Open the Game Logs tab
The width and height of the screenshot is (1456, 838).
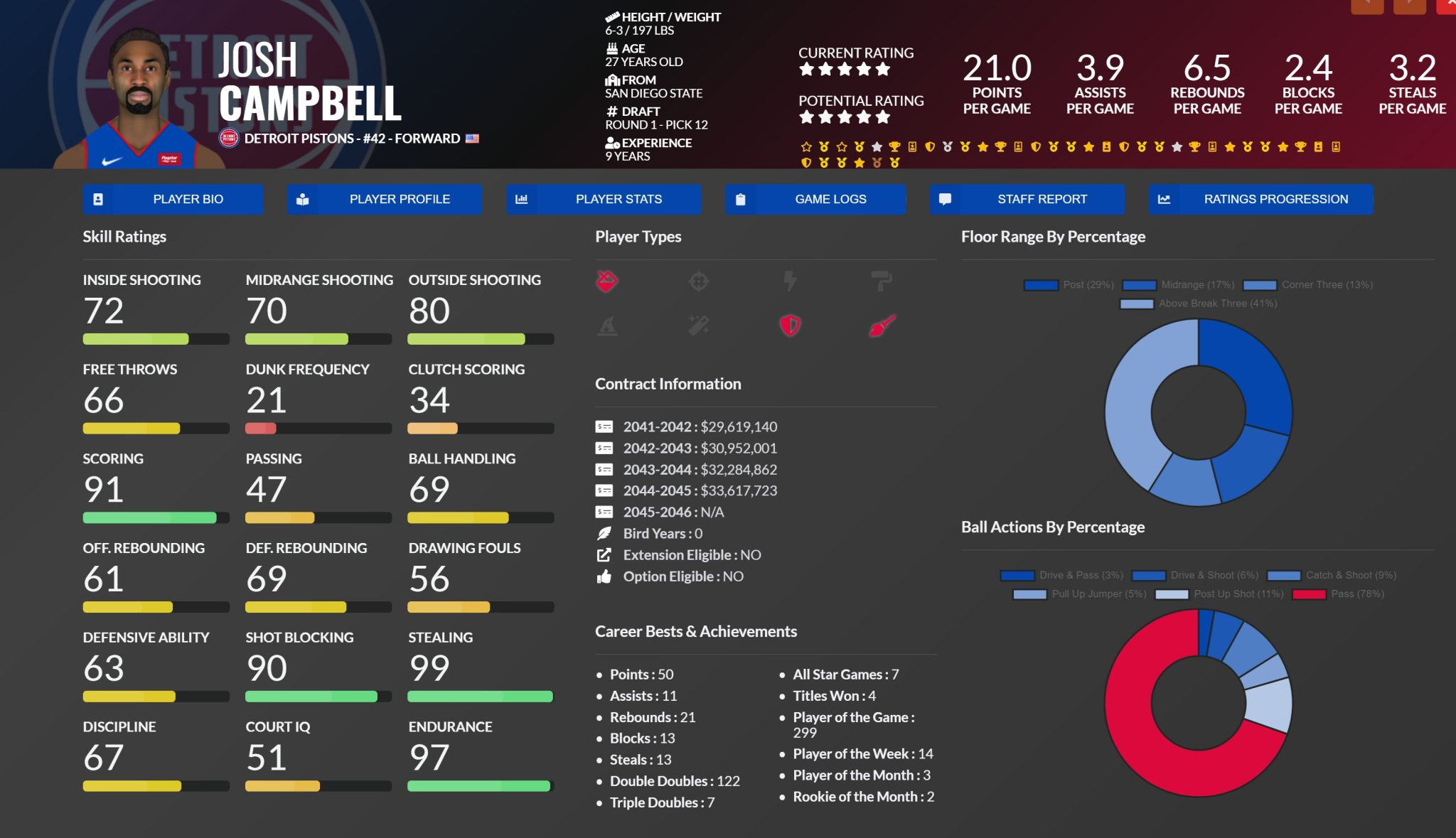[815, 199]
